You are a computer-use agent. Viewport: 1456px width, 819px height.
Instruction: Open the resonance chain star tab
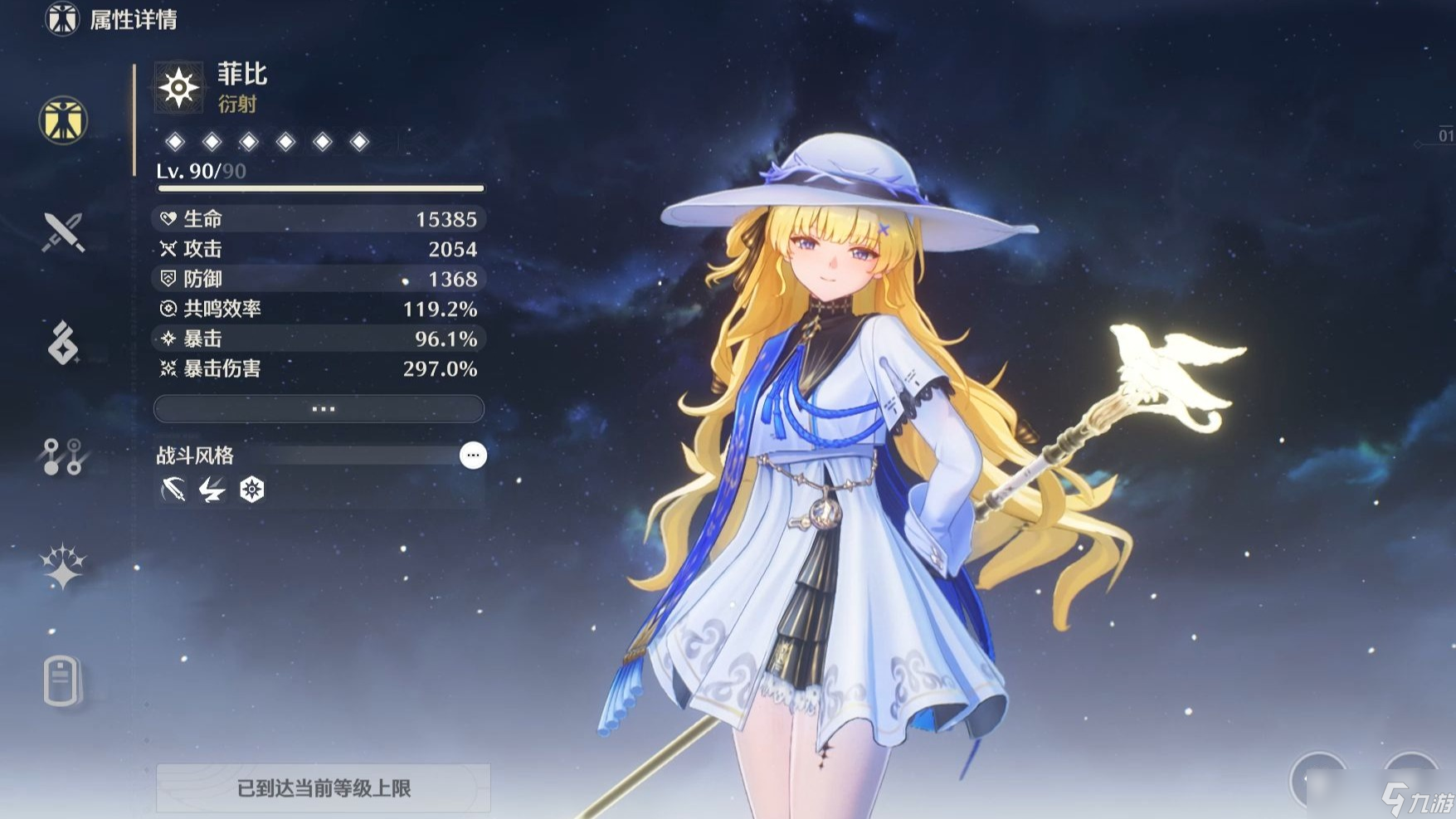(x=63, y=568)
